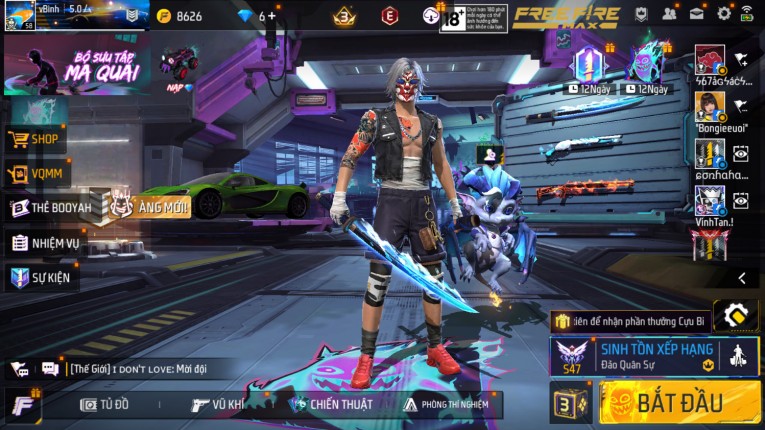Open the settings gear icon

pos(723,14)
